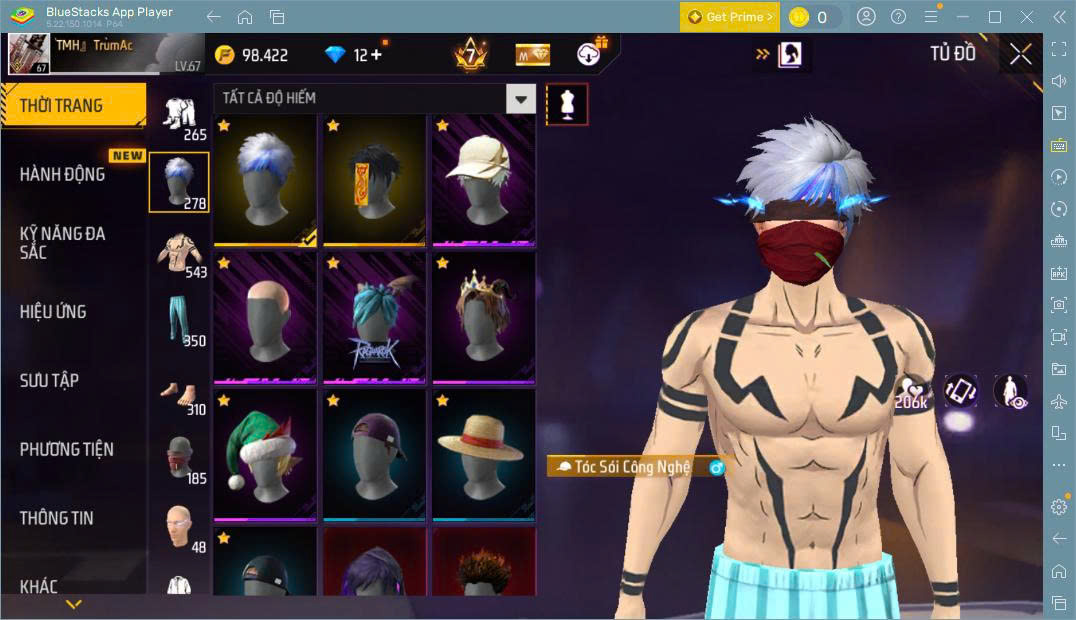The image size is (1076, 620).
Task: Select the green Santa hat item
Action: tap(265, 455)
